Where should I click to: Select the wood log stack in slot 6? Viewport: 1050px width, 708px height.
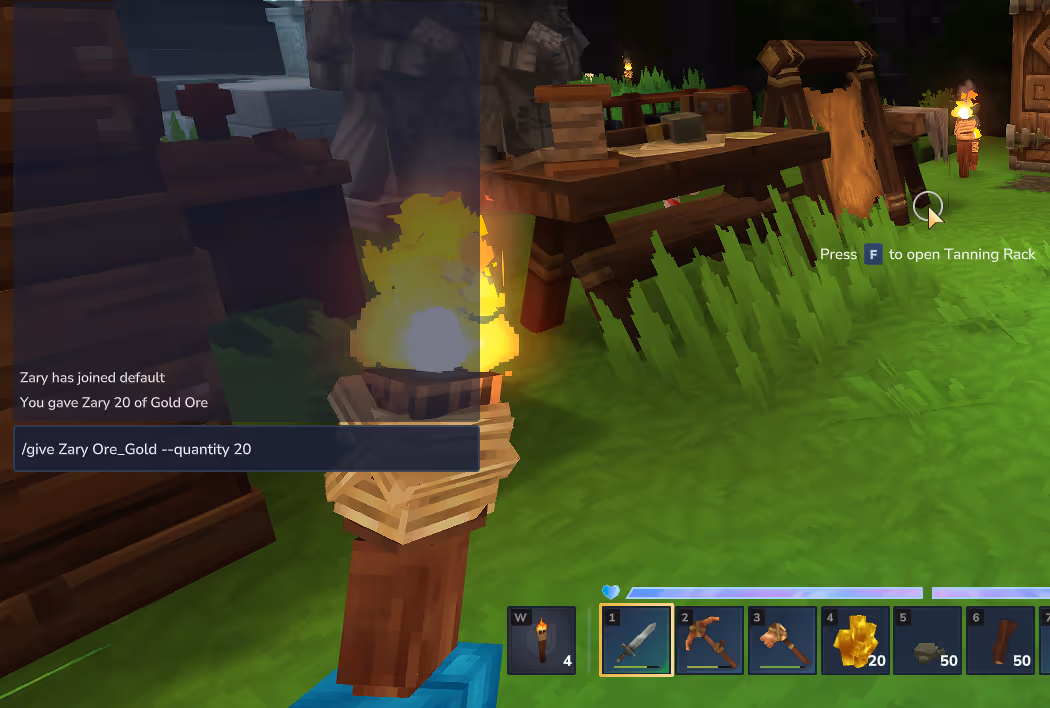(x=1000, y=640)
